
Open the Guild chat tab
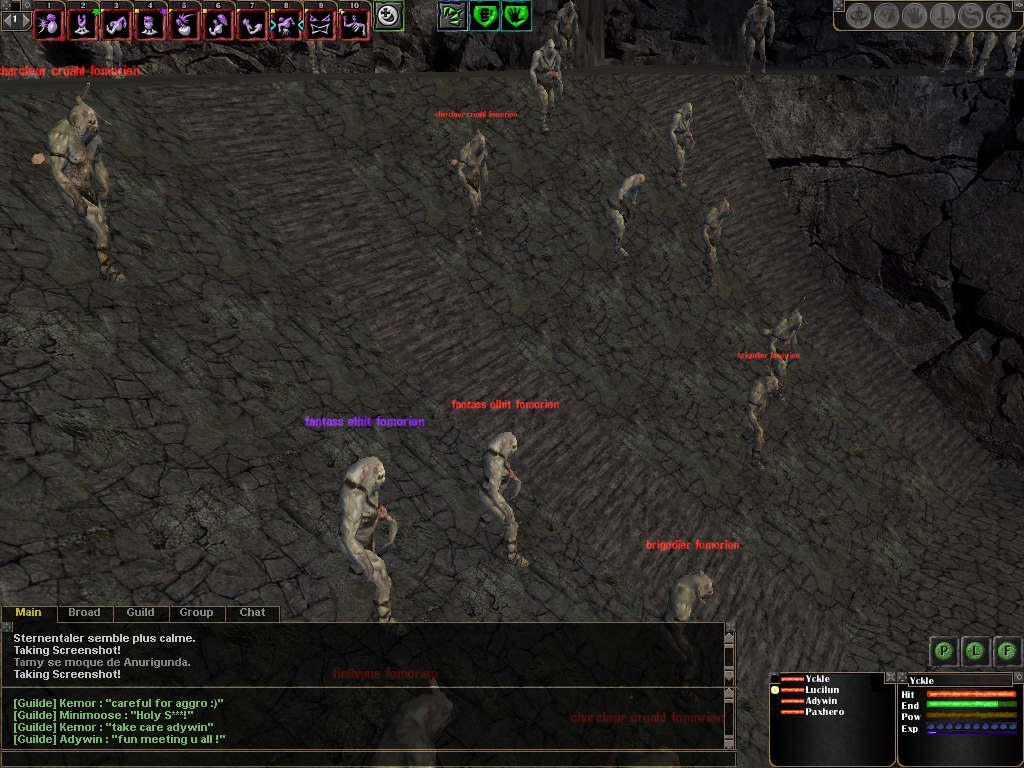coord(140,612)
